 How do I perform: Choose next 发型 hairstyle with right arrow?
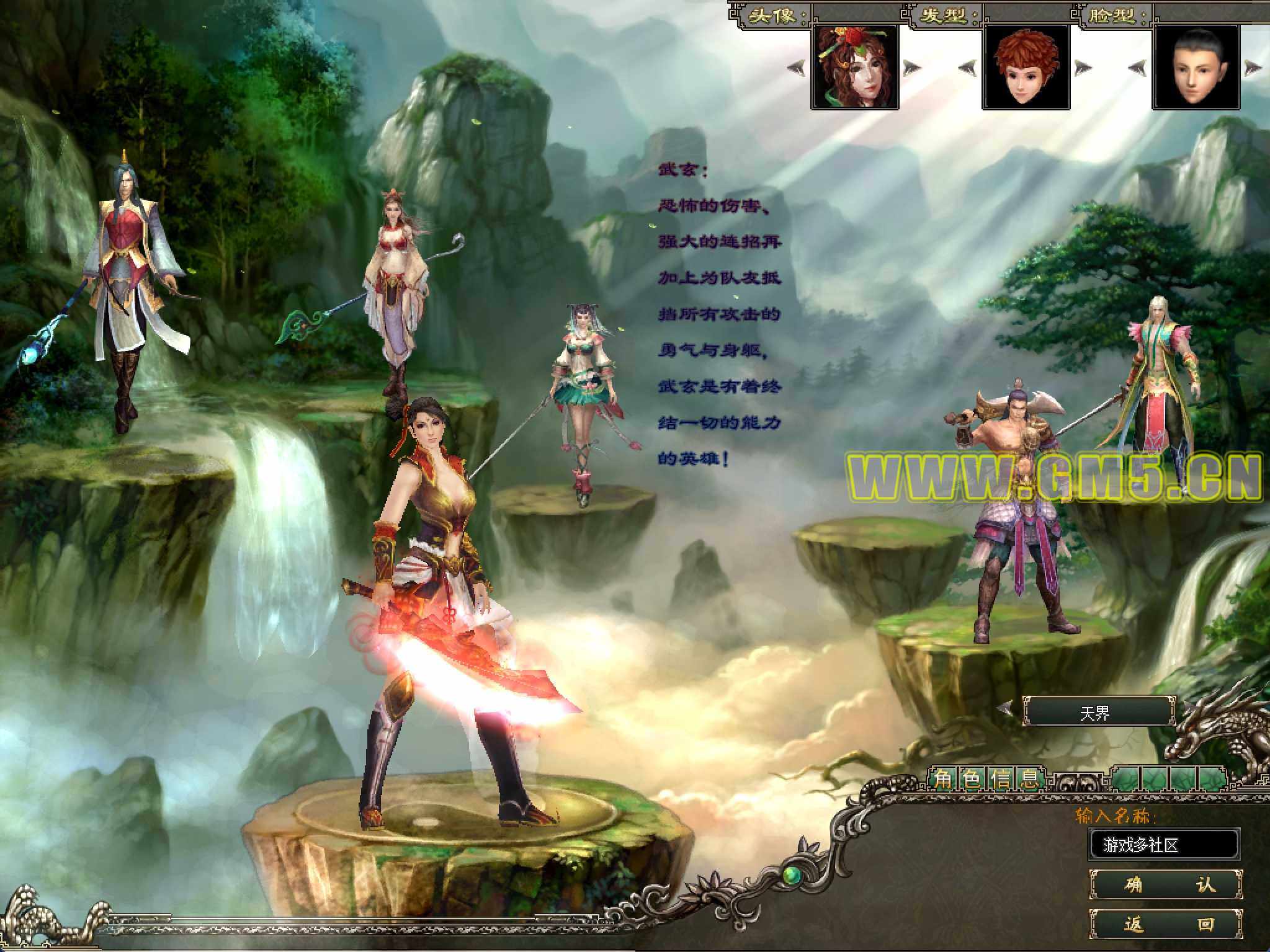click(1083, 67)
